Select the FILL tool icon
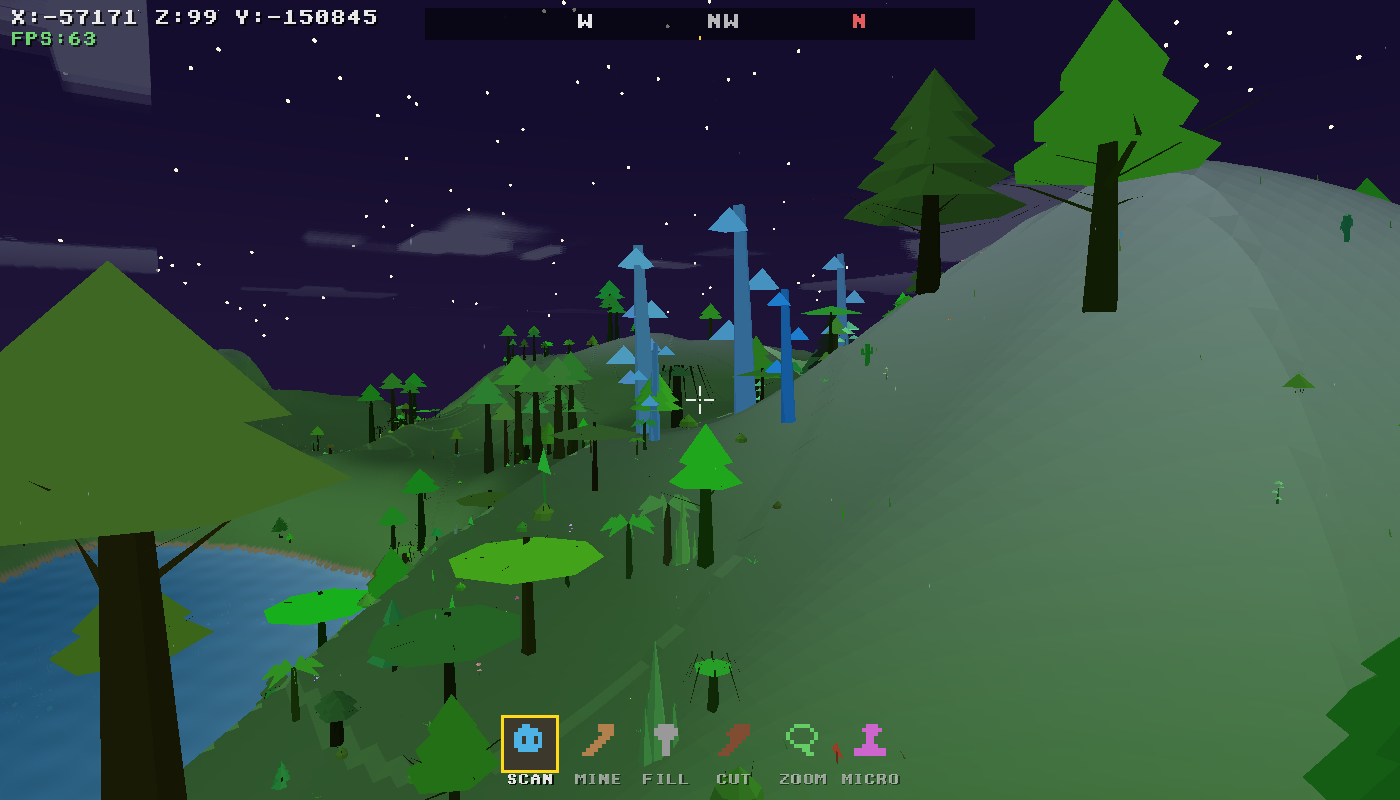The height and width of the screenshot is (800, 1400). coord(667,740)
